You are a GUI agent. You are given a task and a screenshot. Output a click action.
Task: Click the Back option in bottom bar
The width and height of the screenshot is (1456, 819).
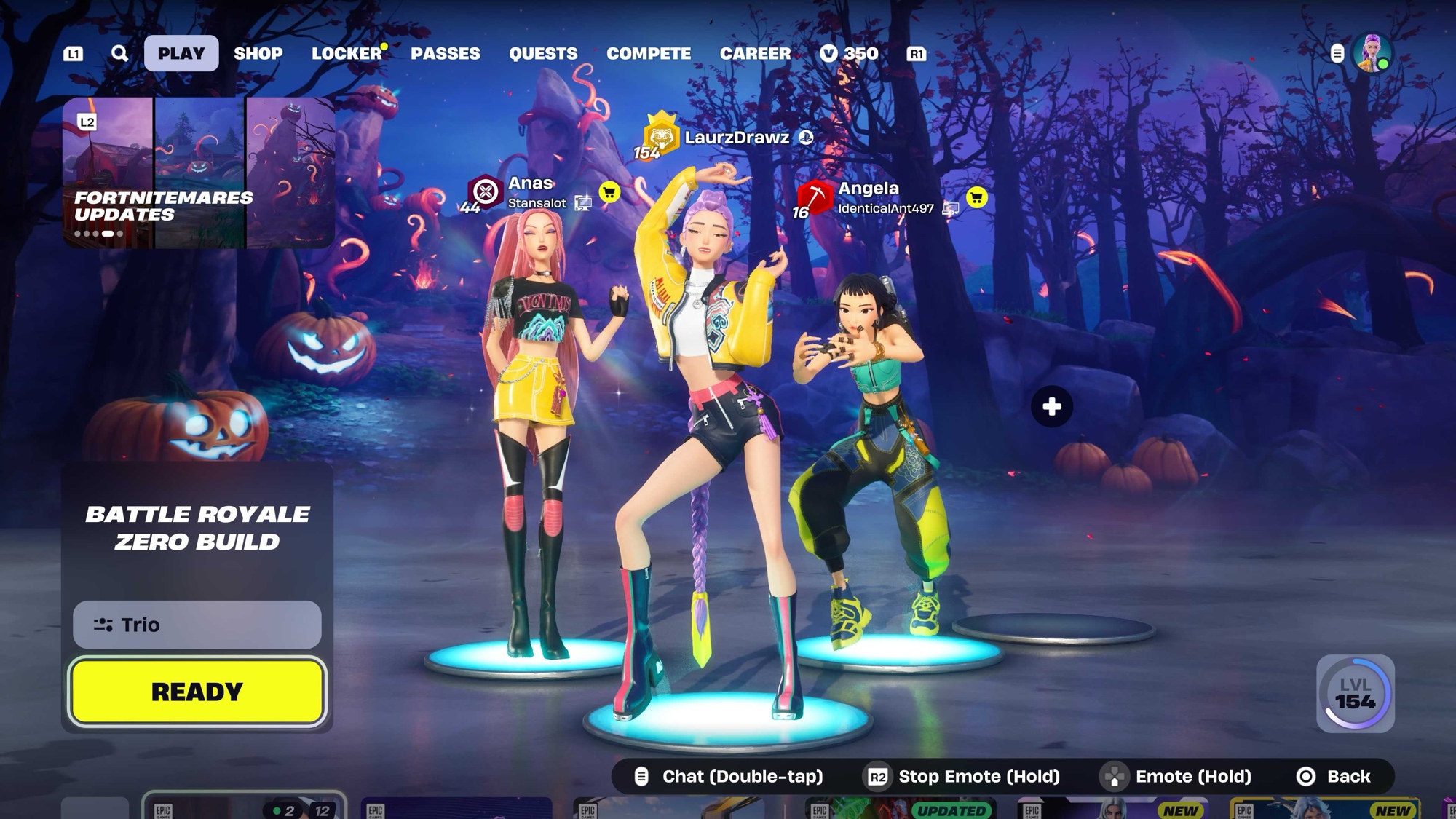click(1334, 777)
